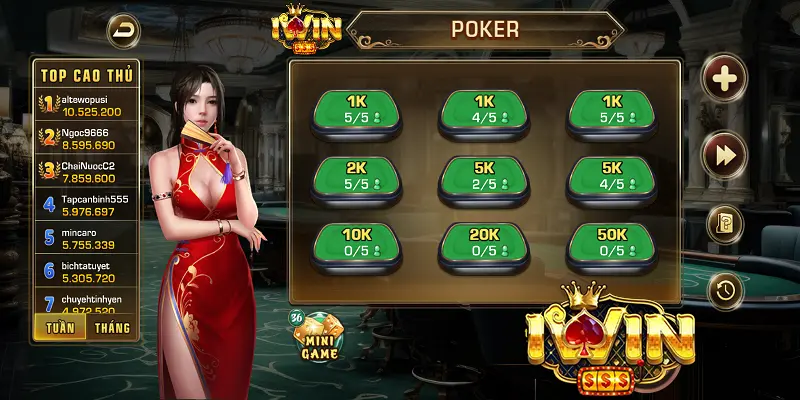Enter the 20K poker table

[x=484, y=242]
